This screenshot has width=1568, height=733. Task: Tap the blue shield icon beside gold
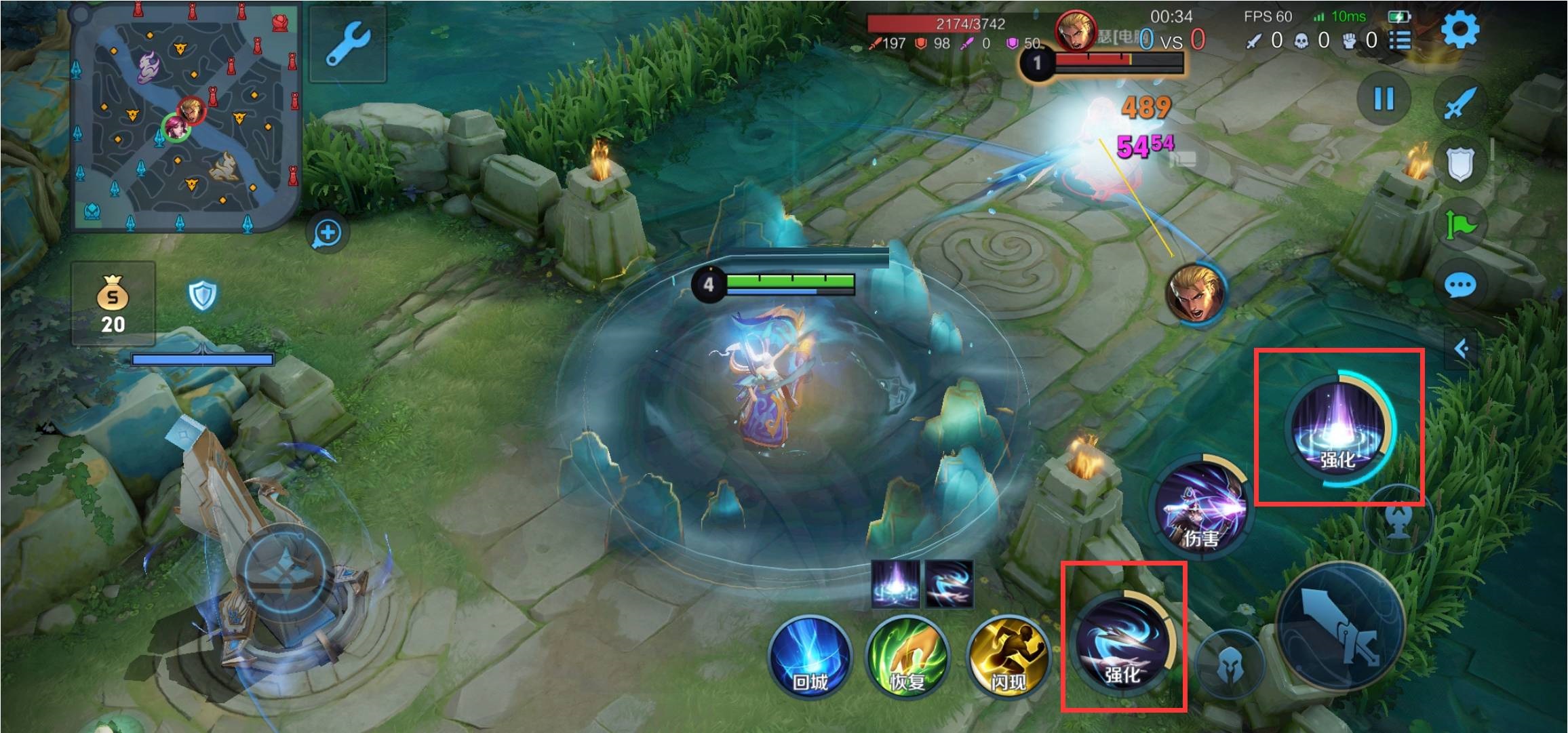click(x=202, y=296)
